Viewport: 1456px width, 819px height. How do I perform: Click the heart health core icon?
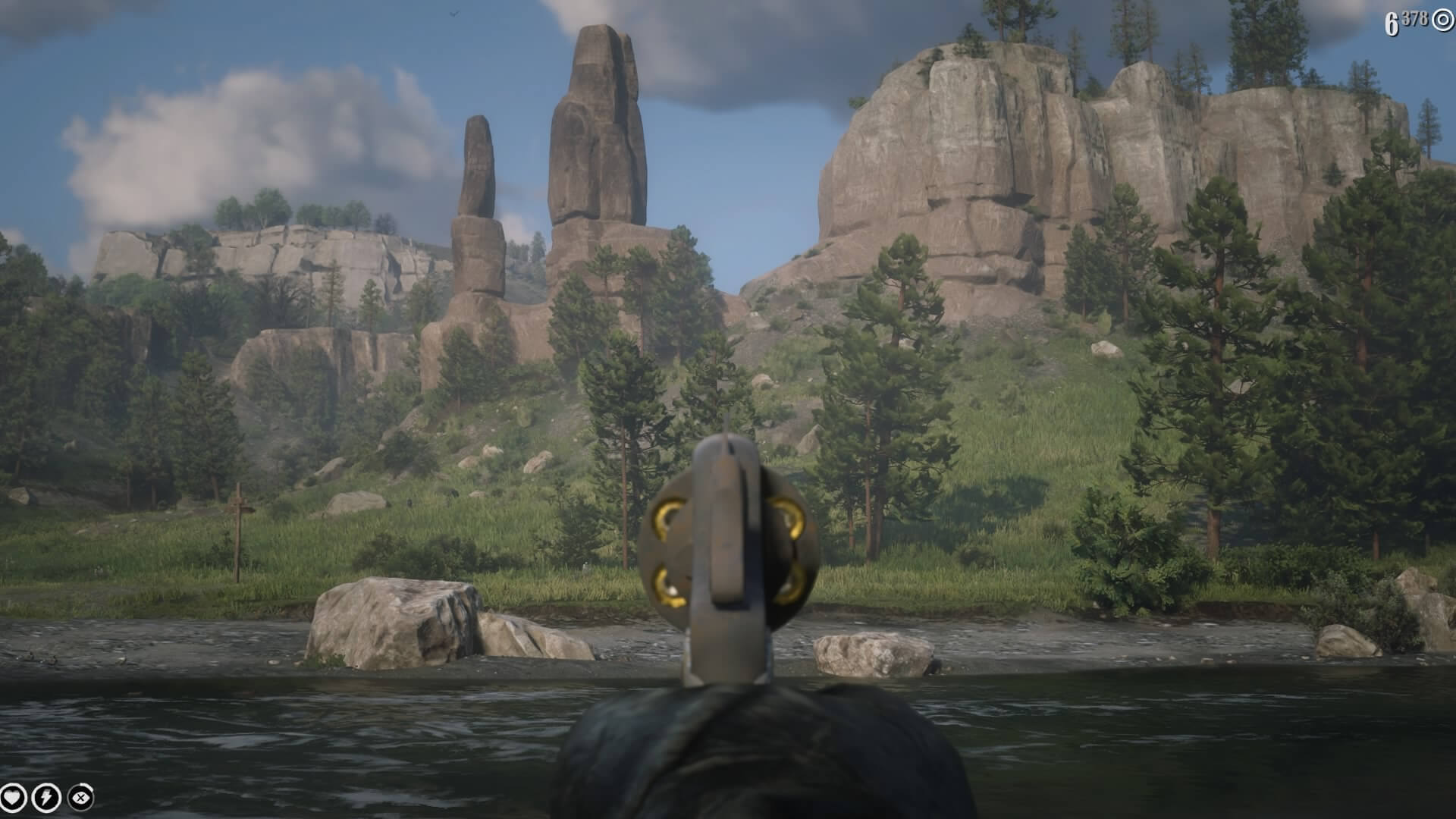tap(13, 797)
